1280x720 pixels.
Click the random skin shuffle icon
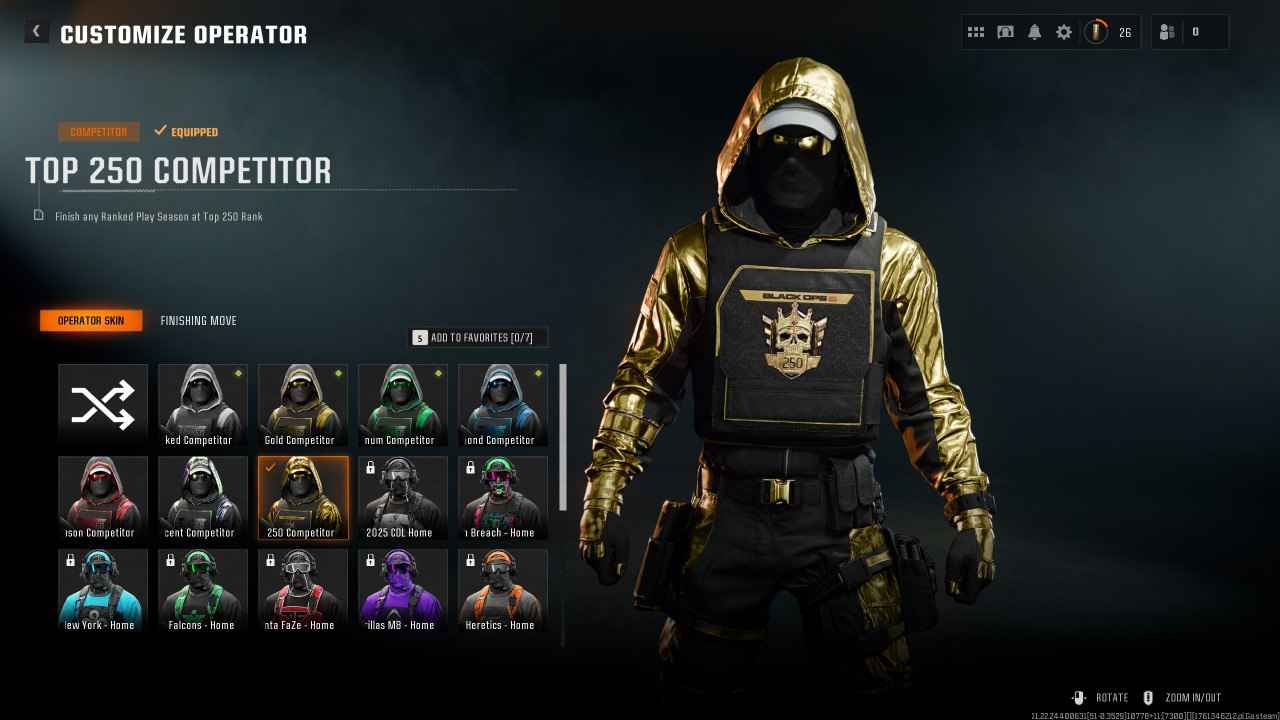click(101, 403)
